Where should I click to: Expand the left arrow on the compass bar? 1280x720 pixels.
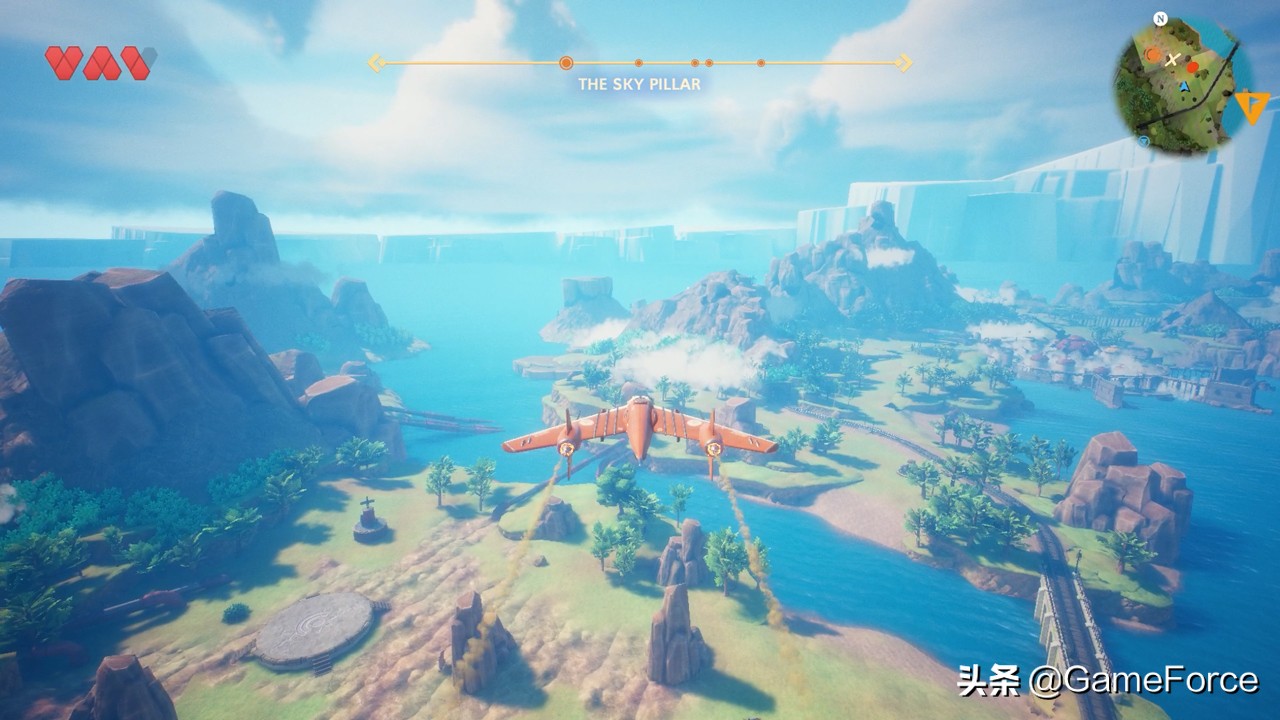coord(376,62)
